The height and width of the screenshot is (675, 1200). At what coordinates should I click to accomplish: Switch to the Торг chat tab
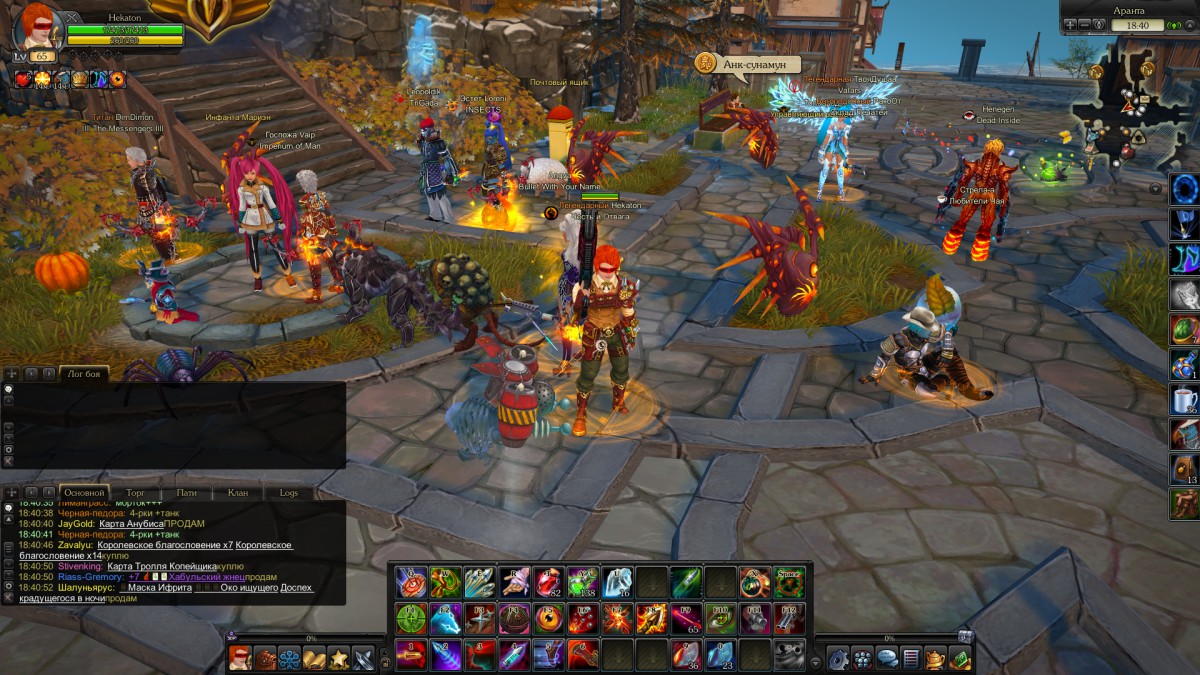pyautogui.click(x=136, y=493)
